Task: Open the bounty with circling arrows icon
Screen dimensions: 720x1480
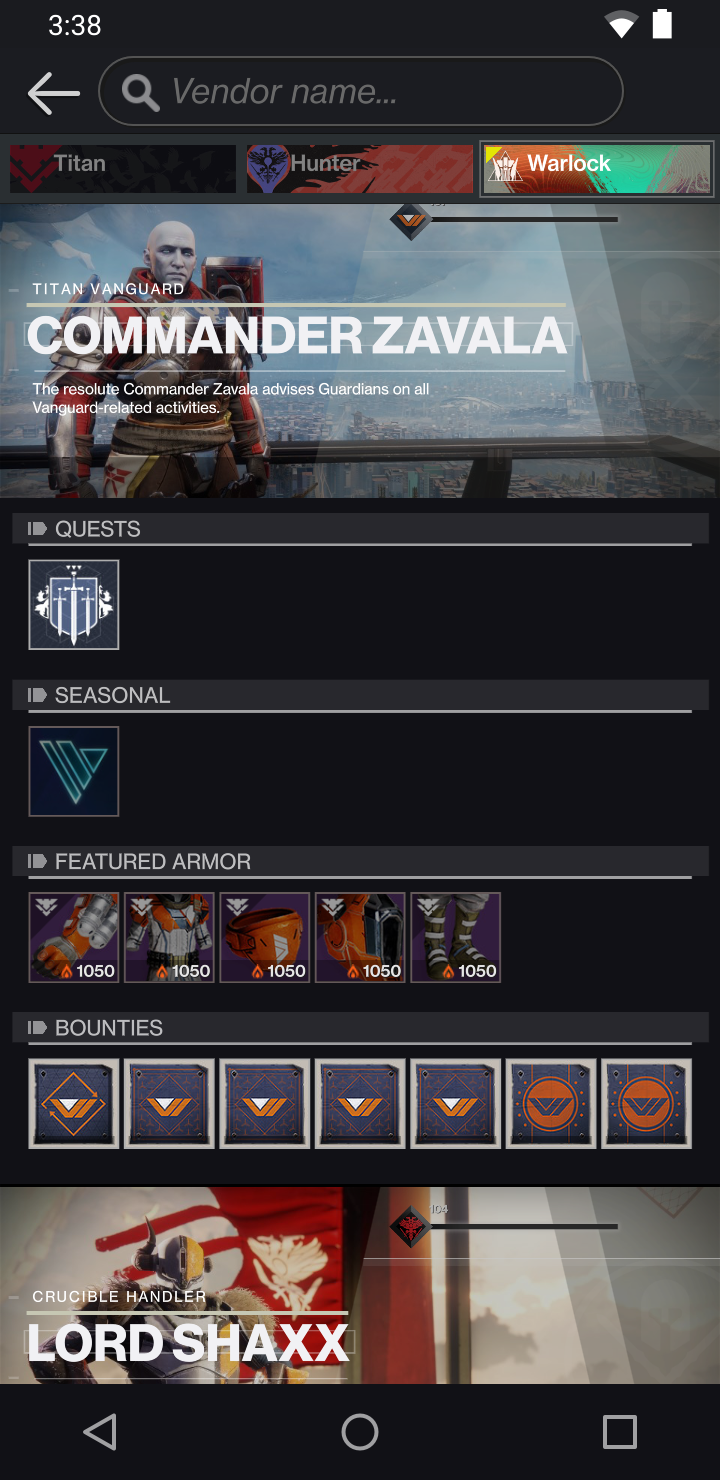Action: (x=74, y=1104)
